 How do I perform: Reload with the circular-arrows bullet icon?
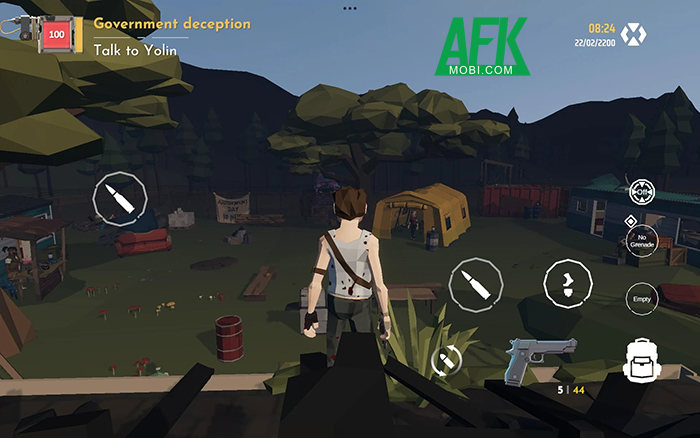pos(446,360)
